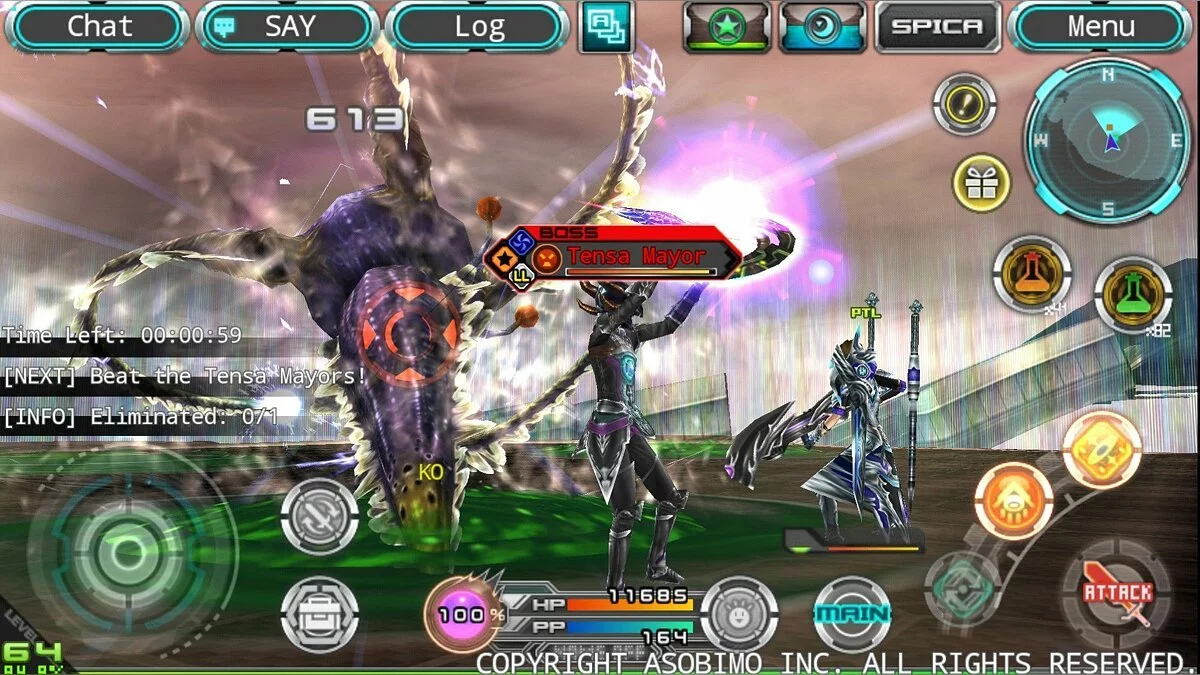Use the green potion item
Image resolution: width=1200 pixels, height=675 pixels.
click(x=1133, y=295)
